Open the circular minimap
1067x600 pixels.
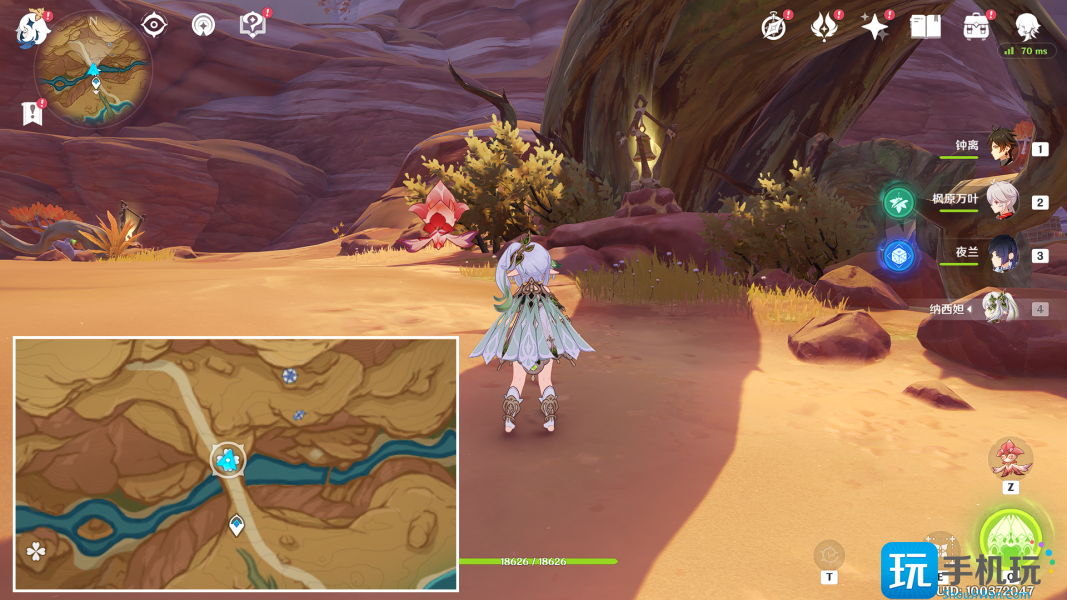(93, 70)
